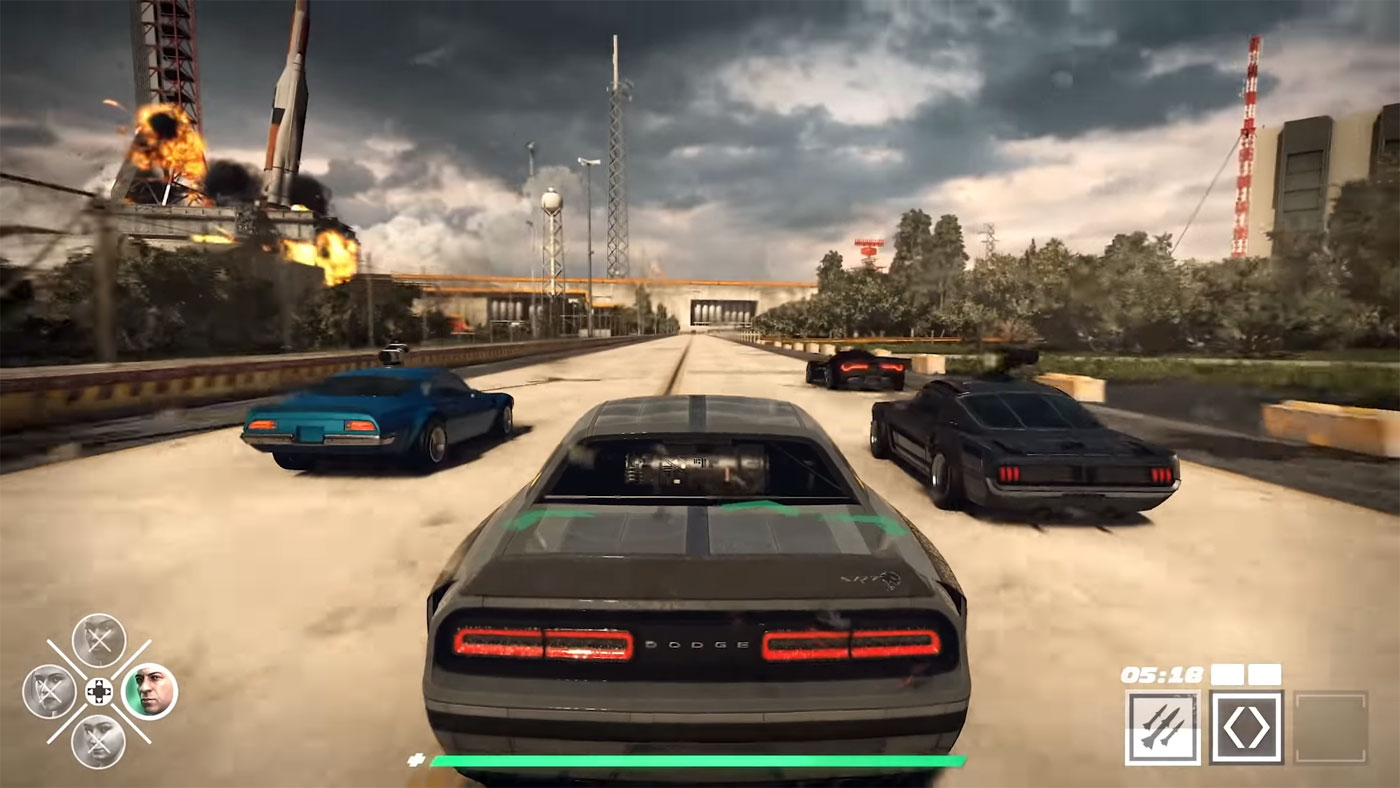This screenshot has width=1400, height=788.
Task: Click the small icon left of the health bar
Action: (x=414, y=759)
